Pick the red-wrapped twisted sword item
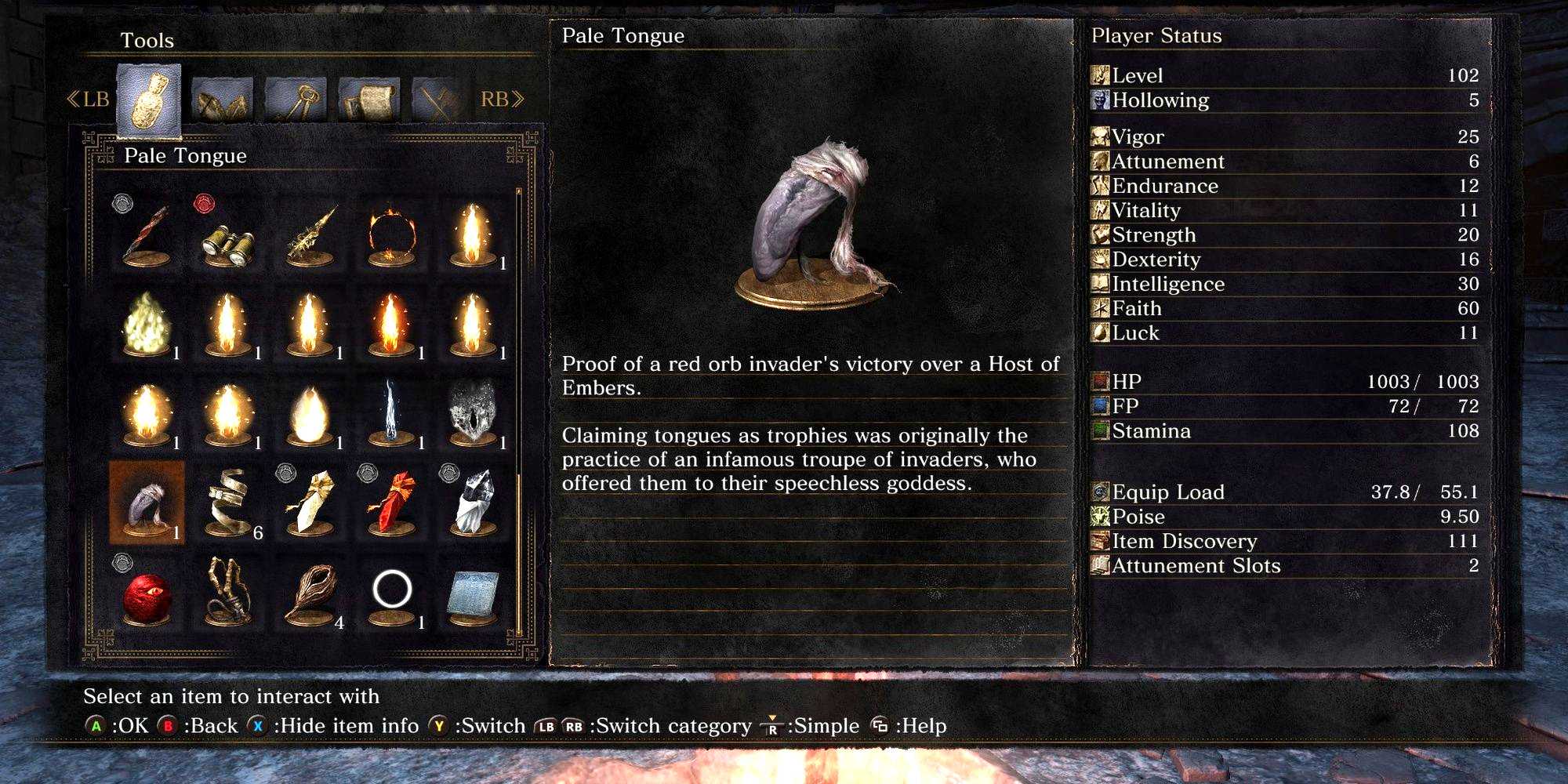The image size is (1568, 784). pos(147,235)
